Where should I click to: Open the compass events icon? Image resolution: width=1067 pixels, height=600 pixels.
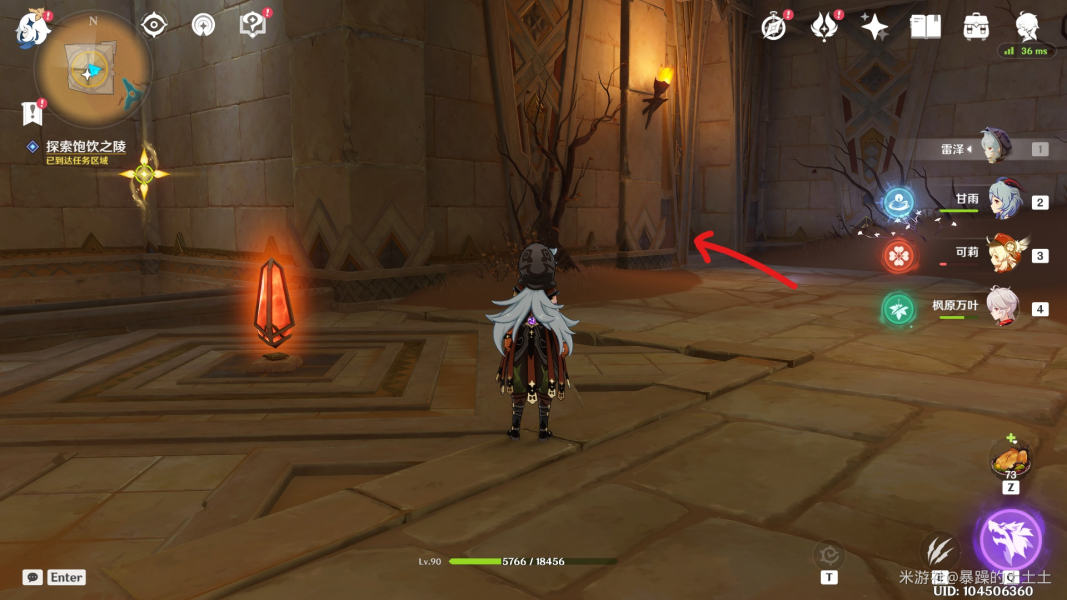(774, 27)
